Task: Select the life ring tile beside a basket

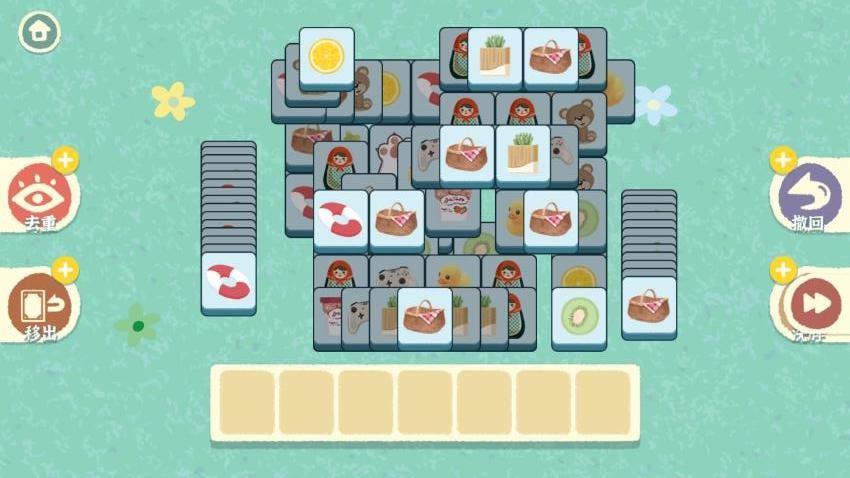Action: pos(341,219)
